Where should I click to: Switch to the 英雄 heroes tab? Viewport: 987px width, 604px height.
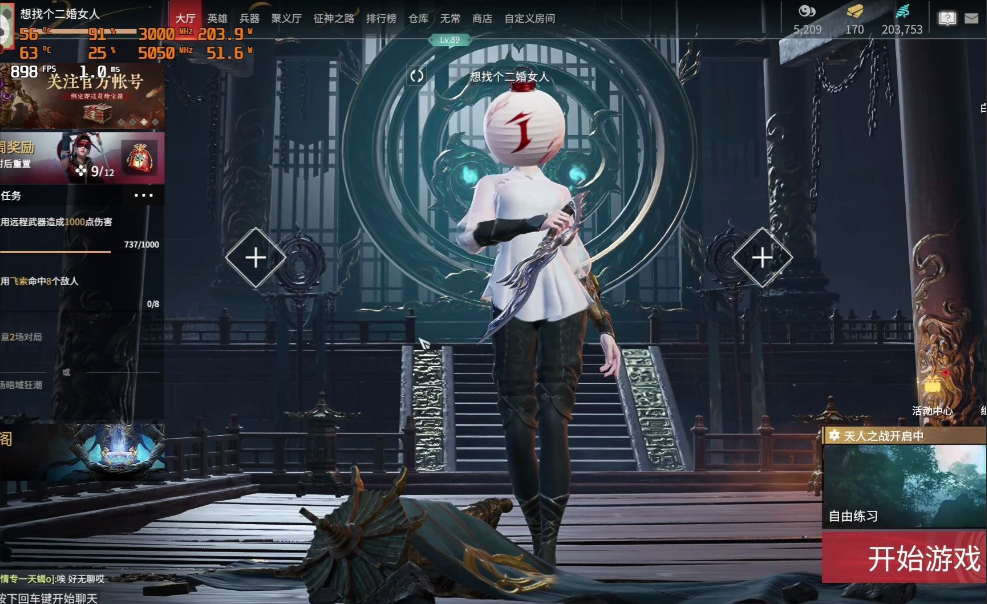coord(217,18)
